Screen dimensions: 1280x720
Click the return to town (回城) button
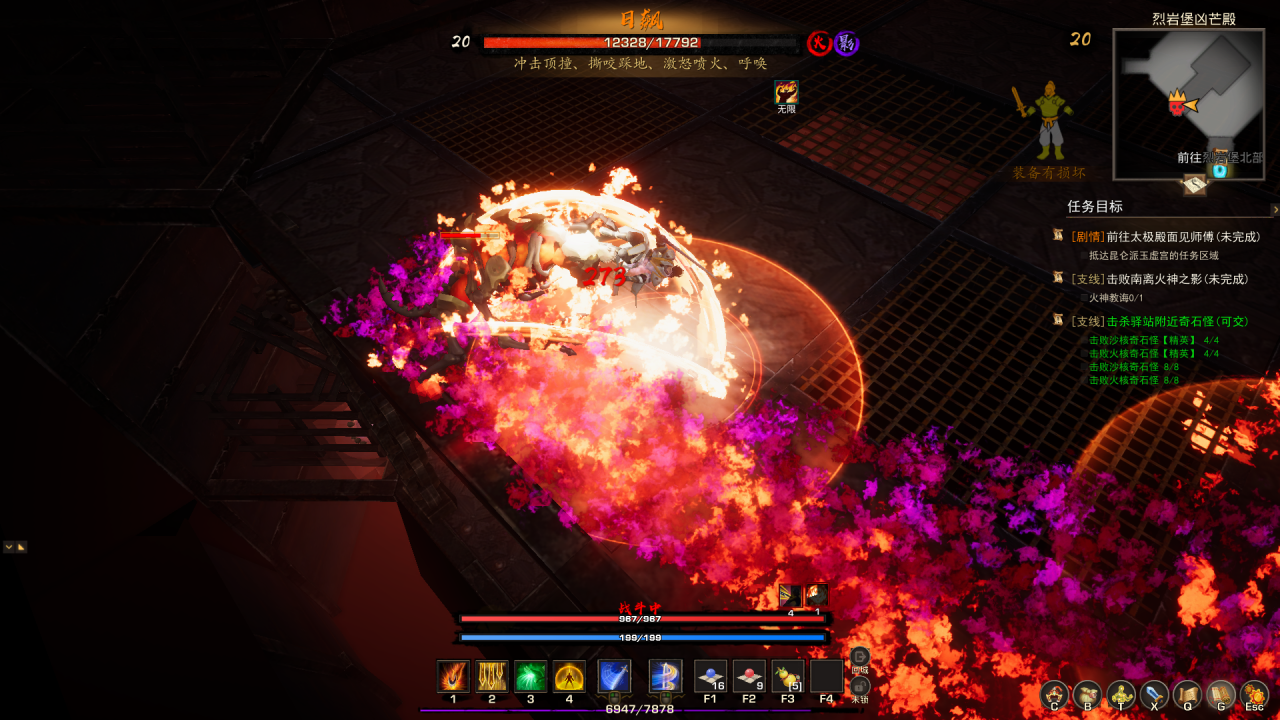tap(860, 658)
